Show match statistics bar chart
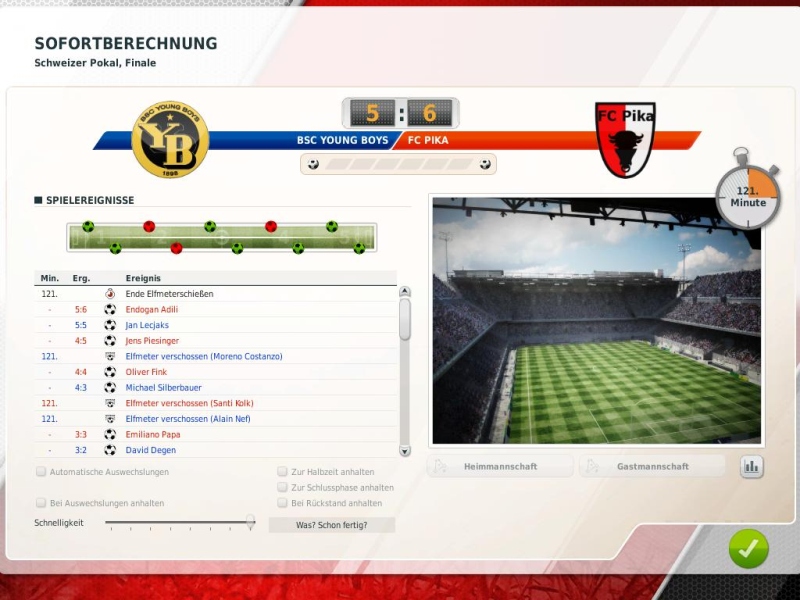 click(751, 466)
